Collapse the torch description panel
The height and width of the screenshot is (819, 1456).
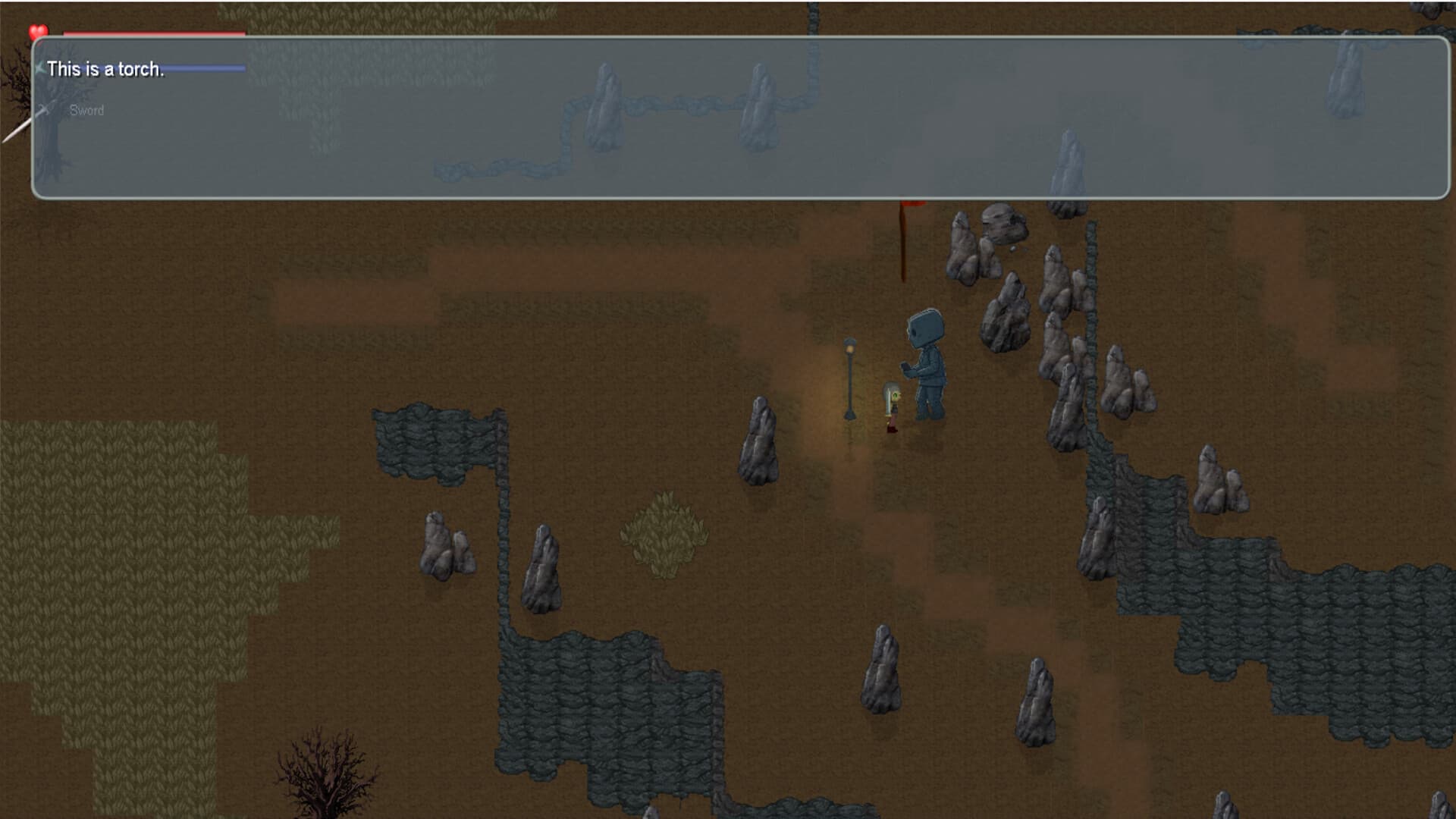(x=728, y=118)
